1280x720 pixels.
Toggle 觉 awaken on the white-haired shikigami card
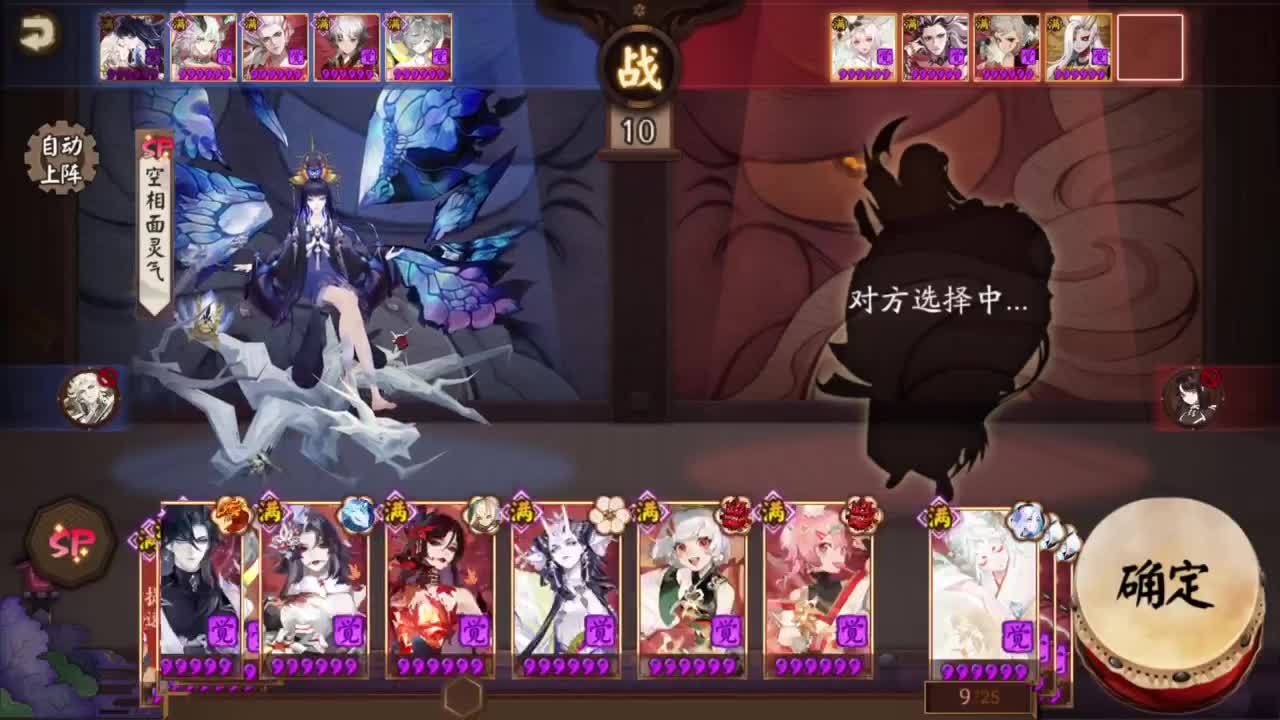click(725, 631)
